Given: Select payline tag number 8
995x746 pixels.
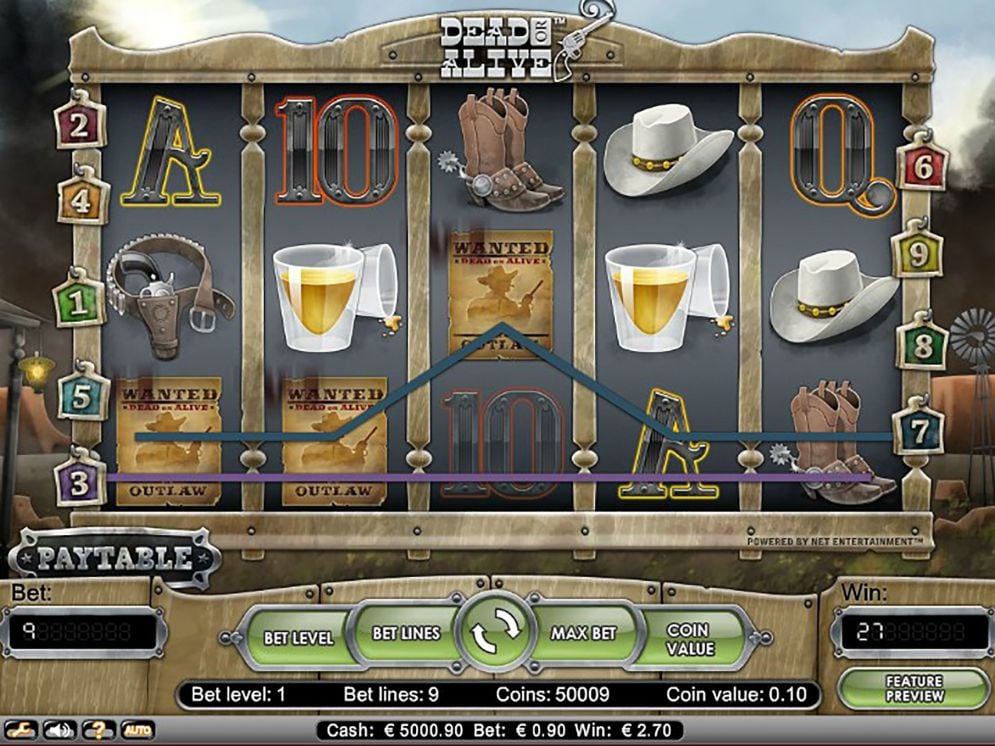Looking at the screenshot, I should (924, 345).
